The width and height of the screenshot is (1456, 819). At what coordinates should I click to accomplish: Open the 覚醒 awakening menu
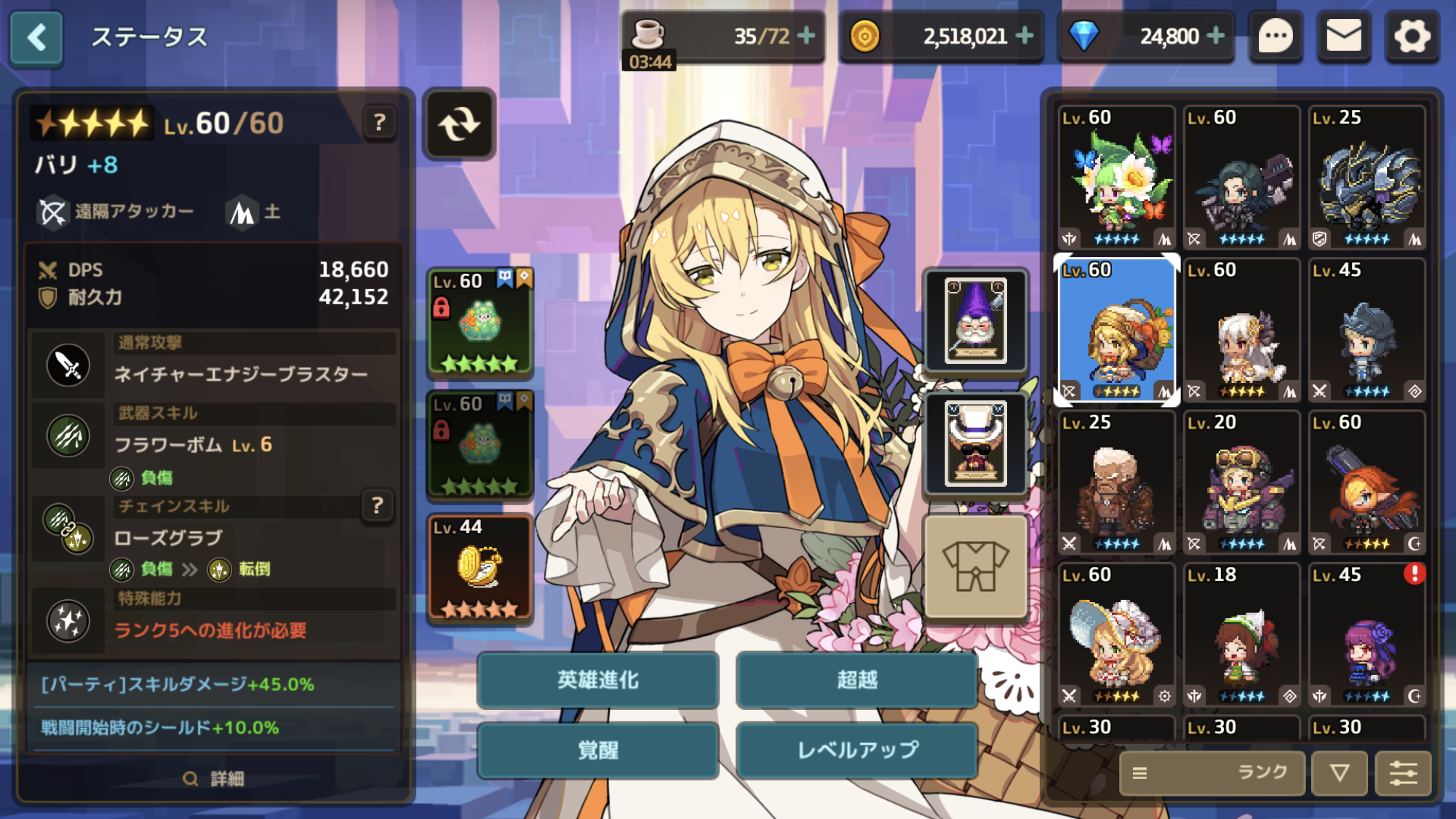(597, 751)
